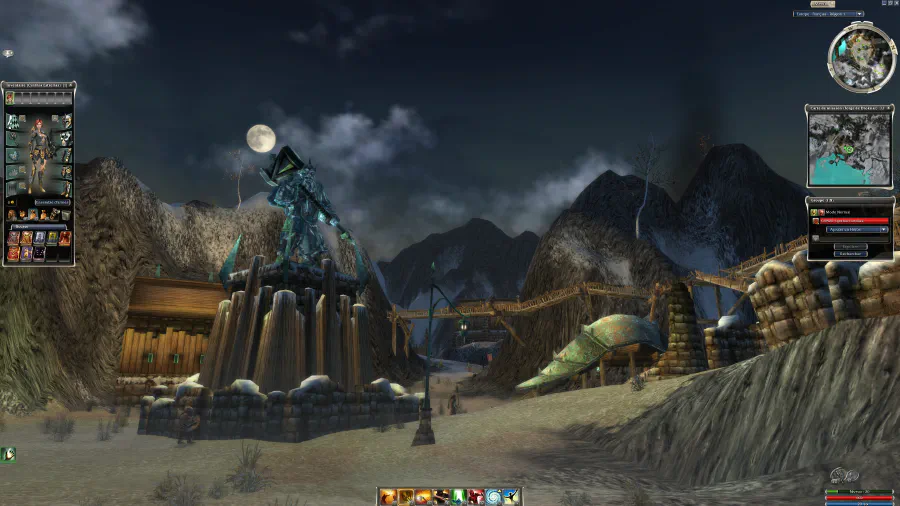
Task: Open the first bag in the inventory
Action: 12,214
